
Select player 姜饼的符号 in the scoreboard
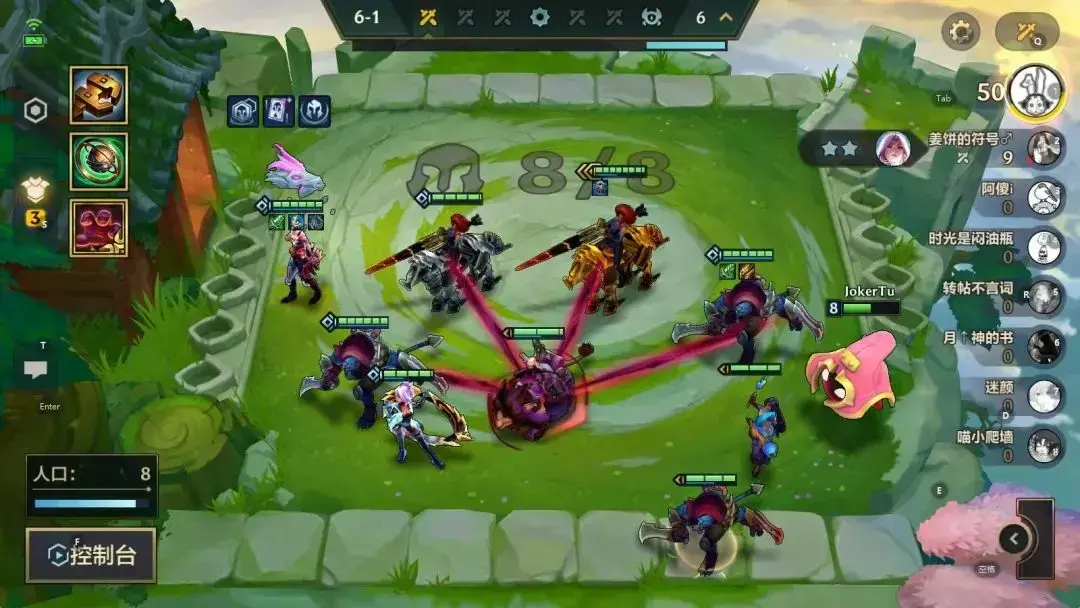(1044, 147)
